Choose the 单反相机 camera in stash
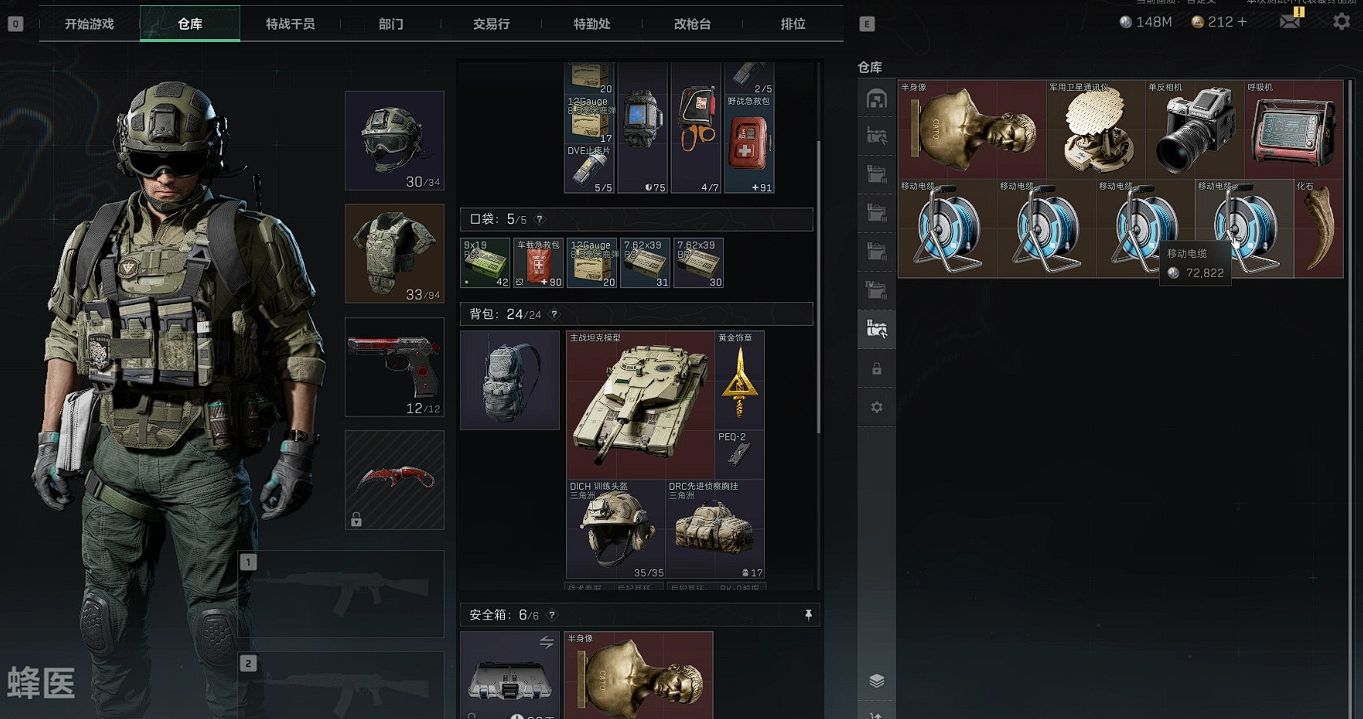This screenshot has height=719, width=1363. click(1194, 130)
